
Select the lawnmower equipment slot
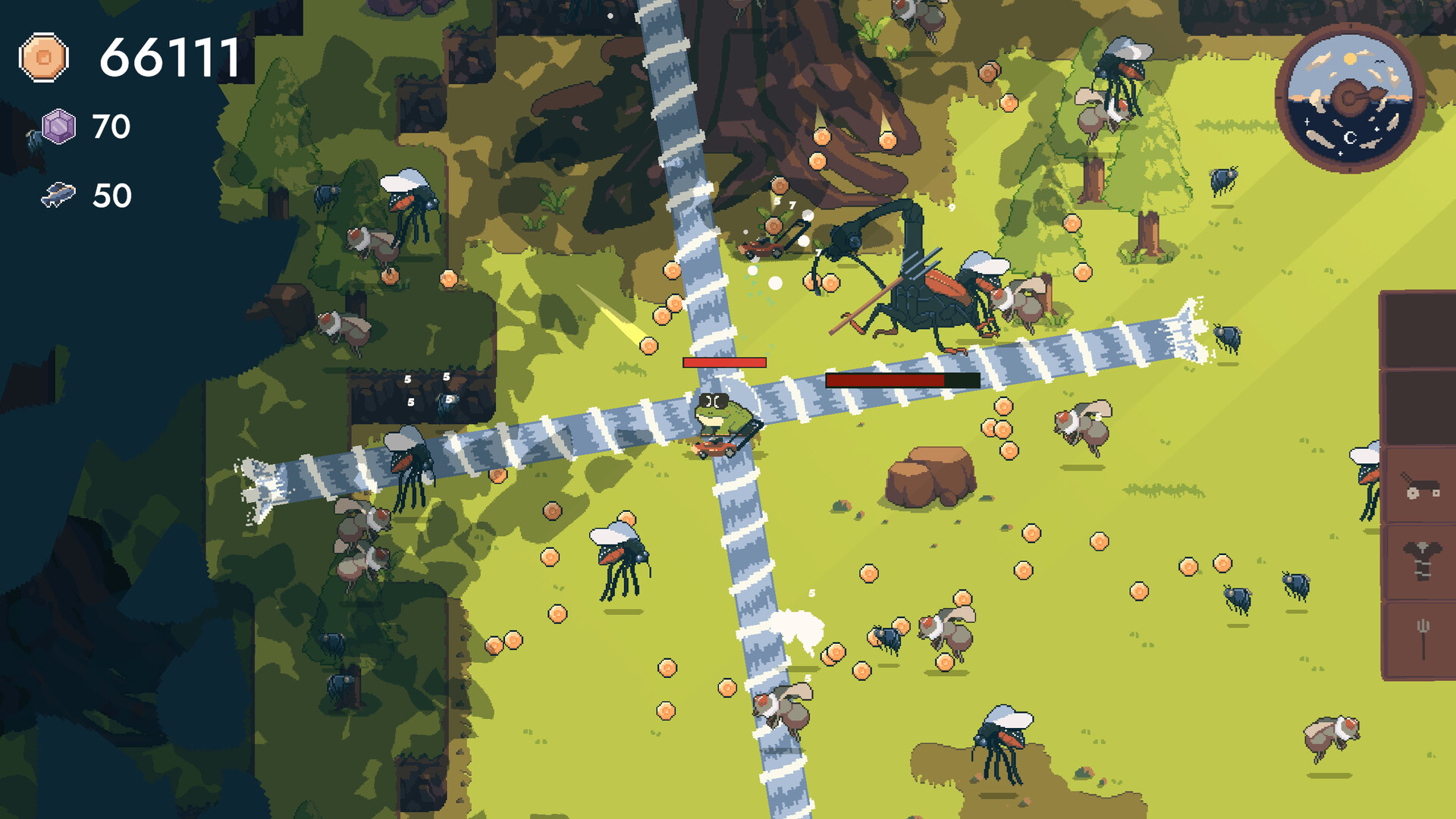click(x=1420, y=485)
